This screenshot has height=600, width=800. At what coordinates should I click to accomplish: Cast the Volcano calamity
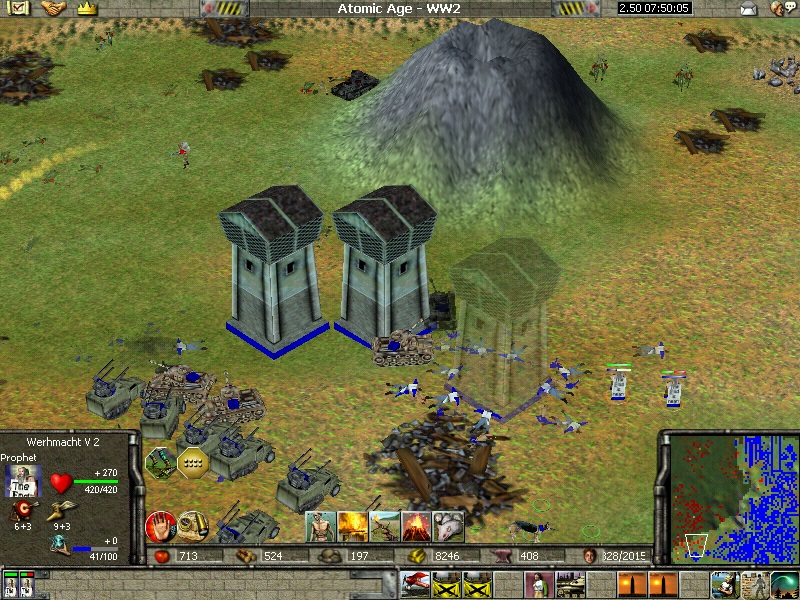418,525
